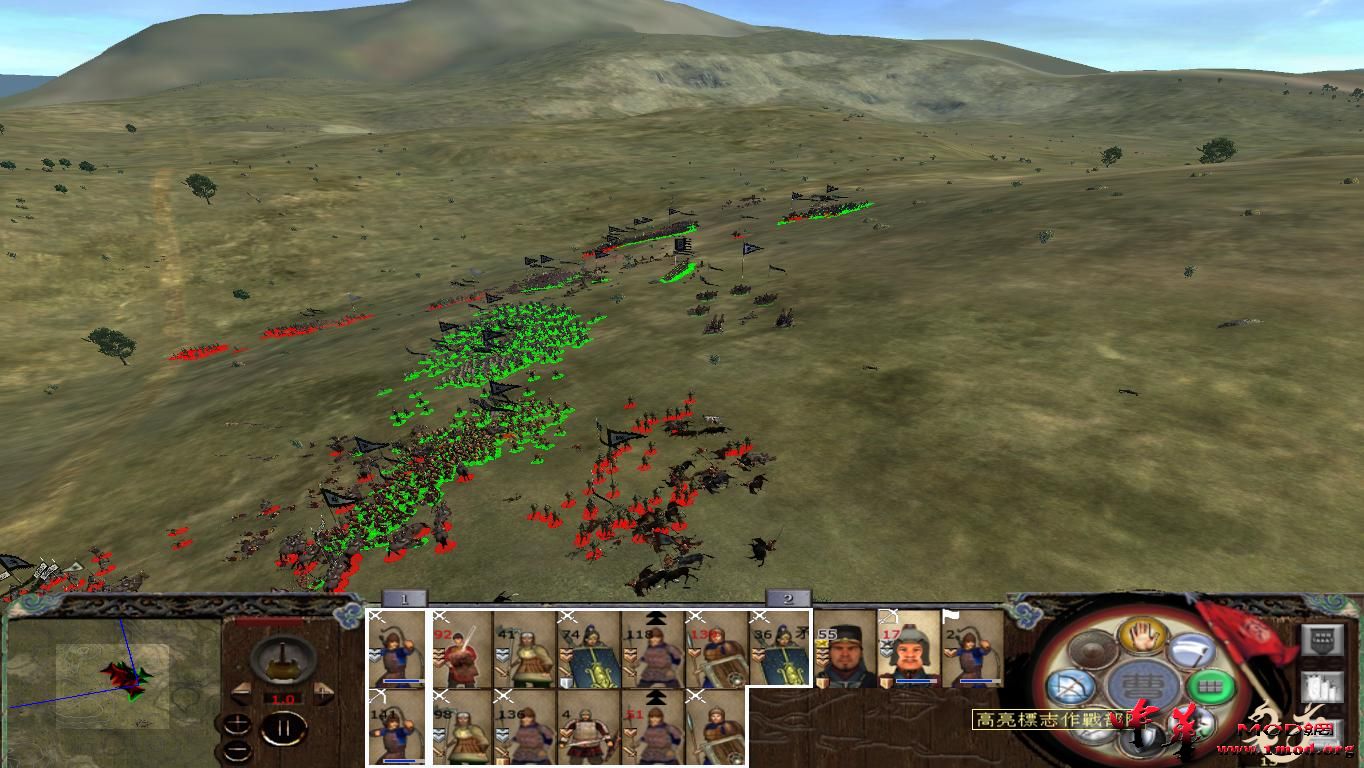Pause the battle with the II button
The height and width of the screenshot is (768, 1364).
pyautogui.click(x=285, y=727)
